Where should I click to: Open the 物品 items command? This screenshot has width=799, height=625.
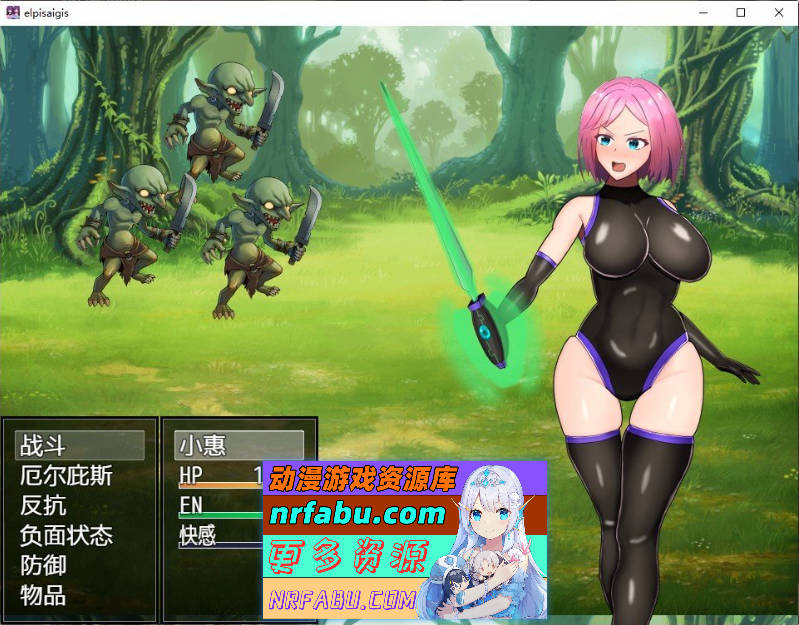coord(44,595)
